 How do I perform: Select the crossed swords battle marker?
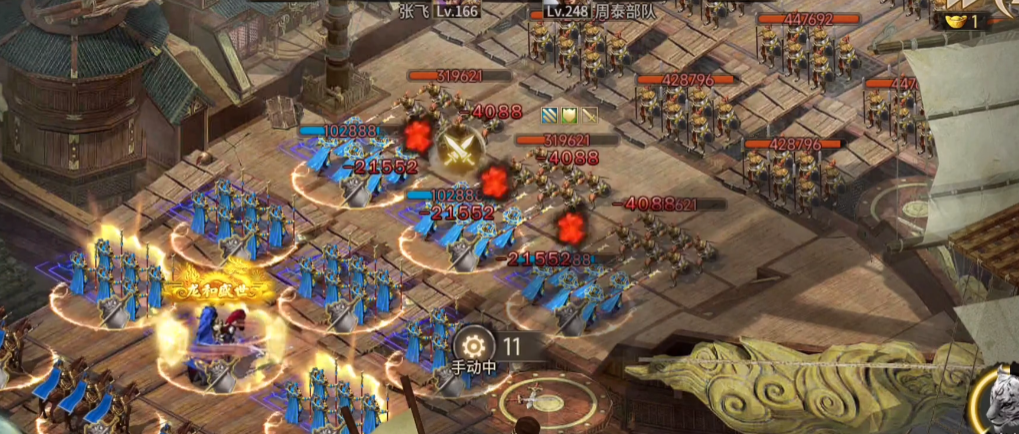click(x=459, y=148)
